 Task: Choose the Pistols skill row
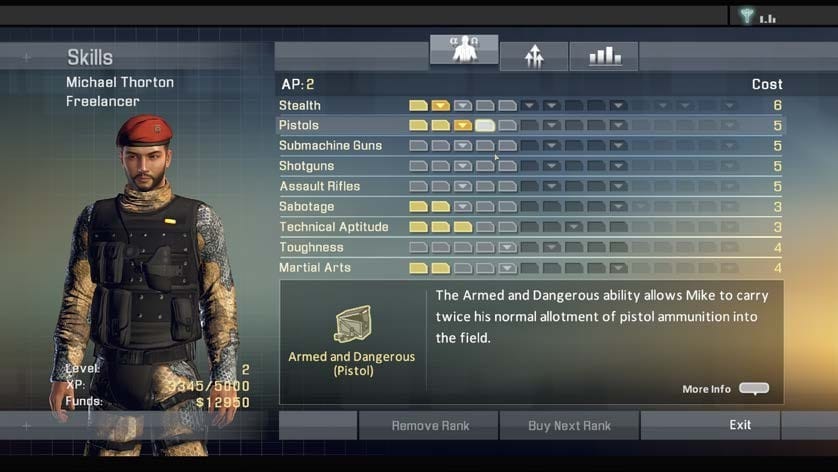pos(299,125)
